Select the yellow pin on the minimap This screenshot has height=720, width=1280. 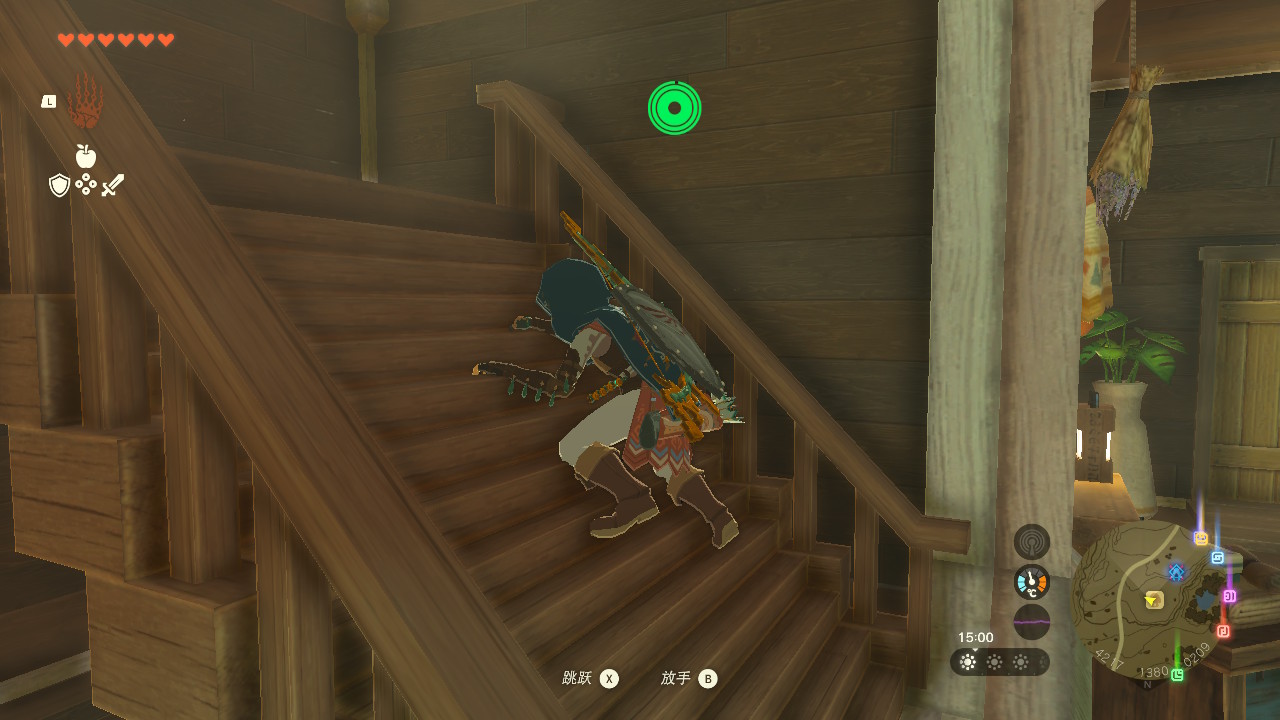[x=1201, y=538]
